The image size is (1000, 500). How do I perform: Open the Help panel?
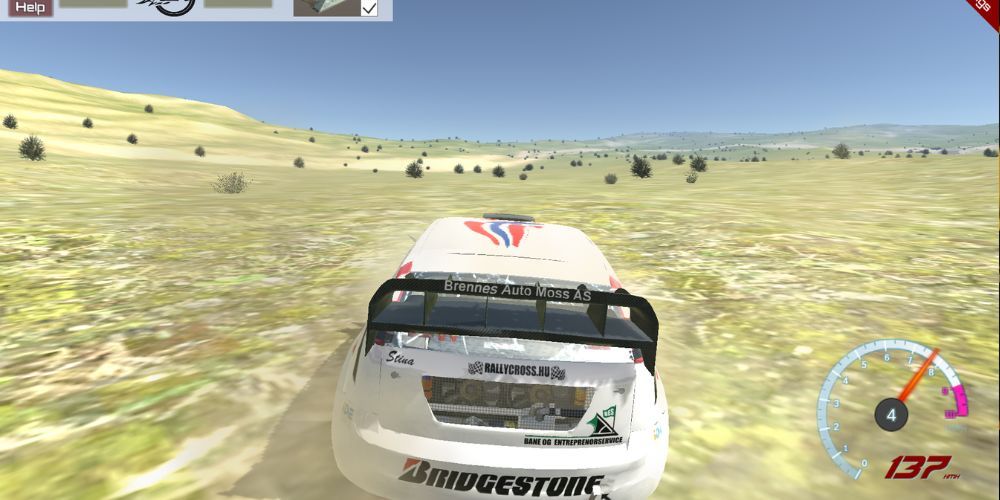click(x=32, y=7)
